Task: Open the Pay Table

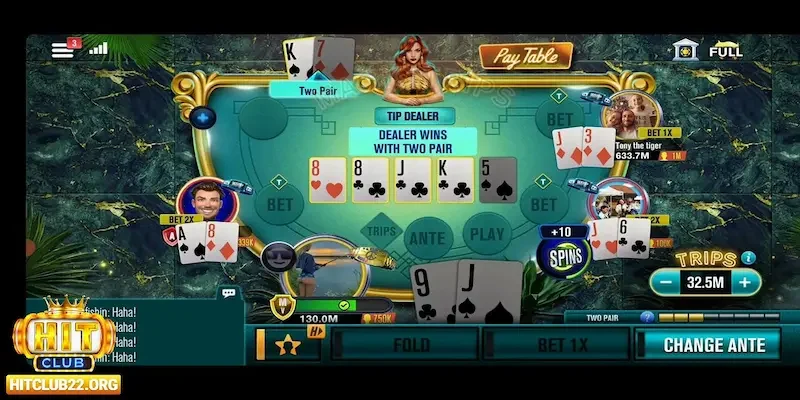Action: [x=525, y=57]
